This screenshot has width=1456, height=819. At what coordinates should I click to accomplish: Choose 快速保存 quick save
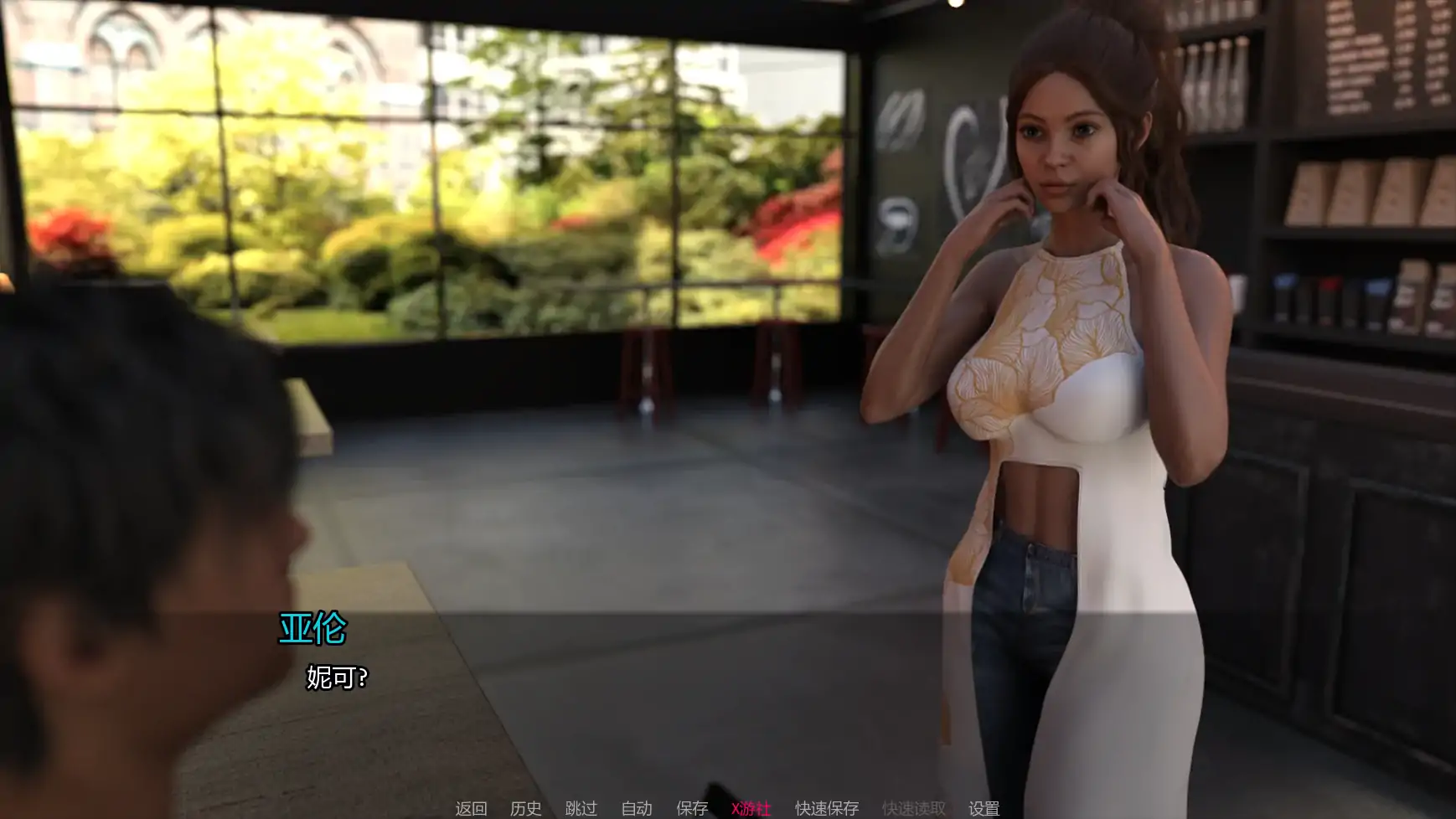[827, 808]
